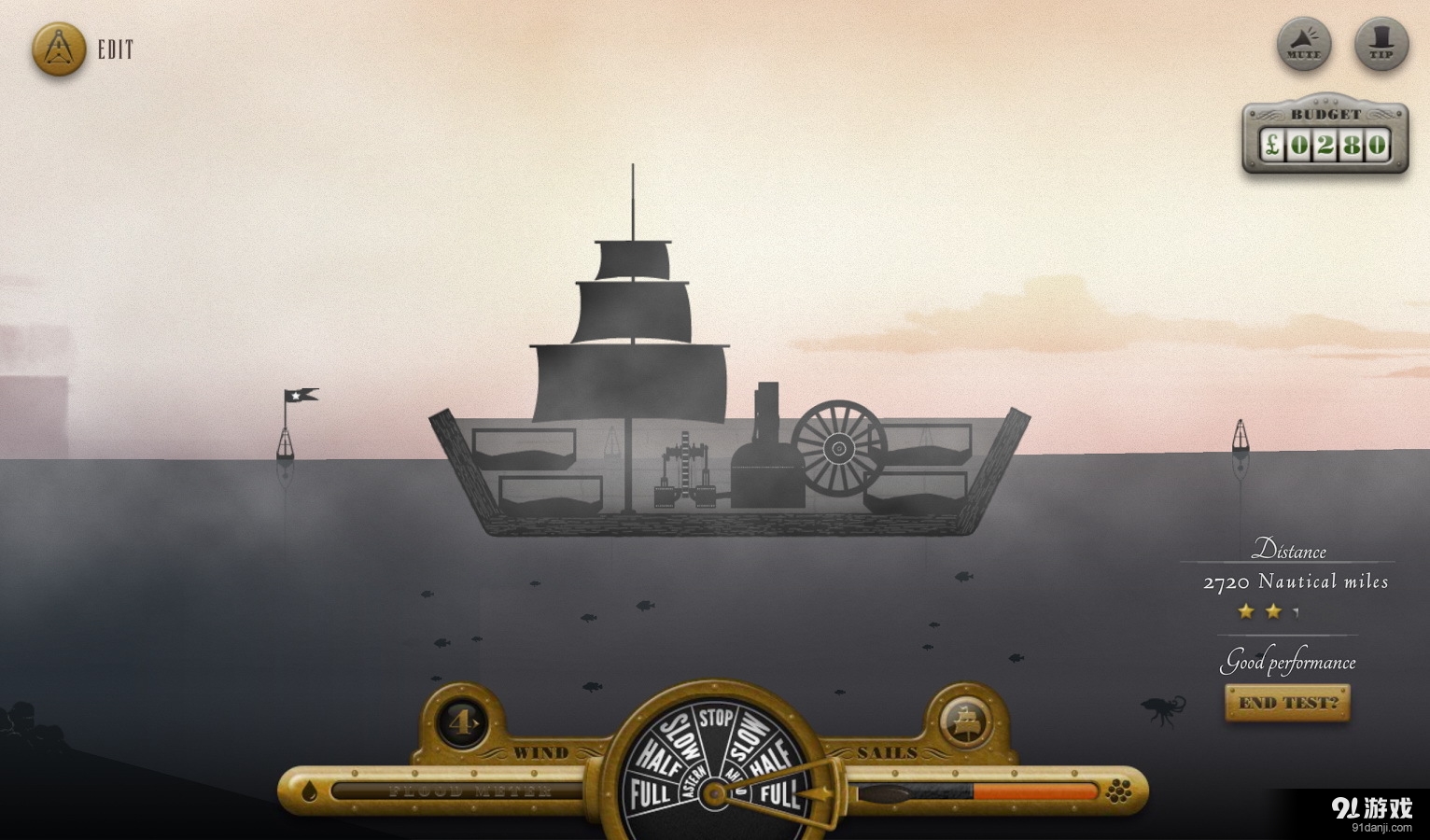Choose FULL ahead on the telegraph

click(779, 794)
